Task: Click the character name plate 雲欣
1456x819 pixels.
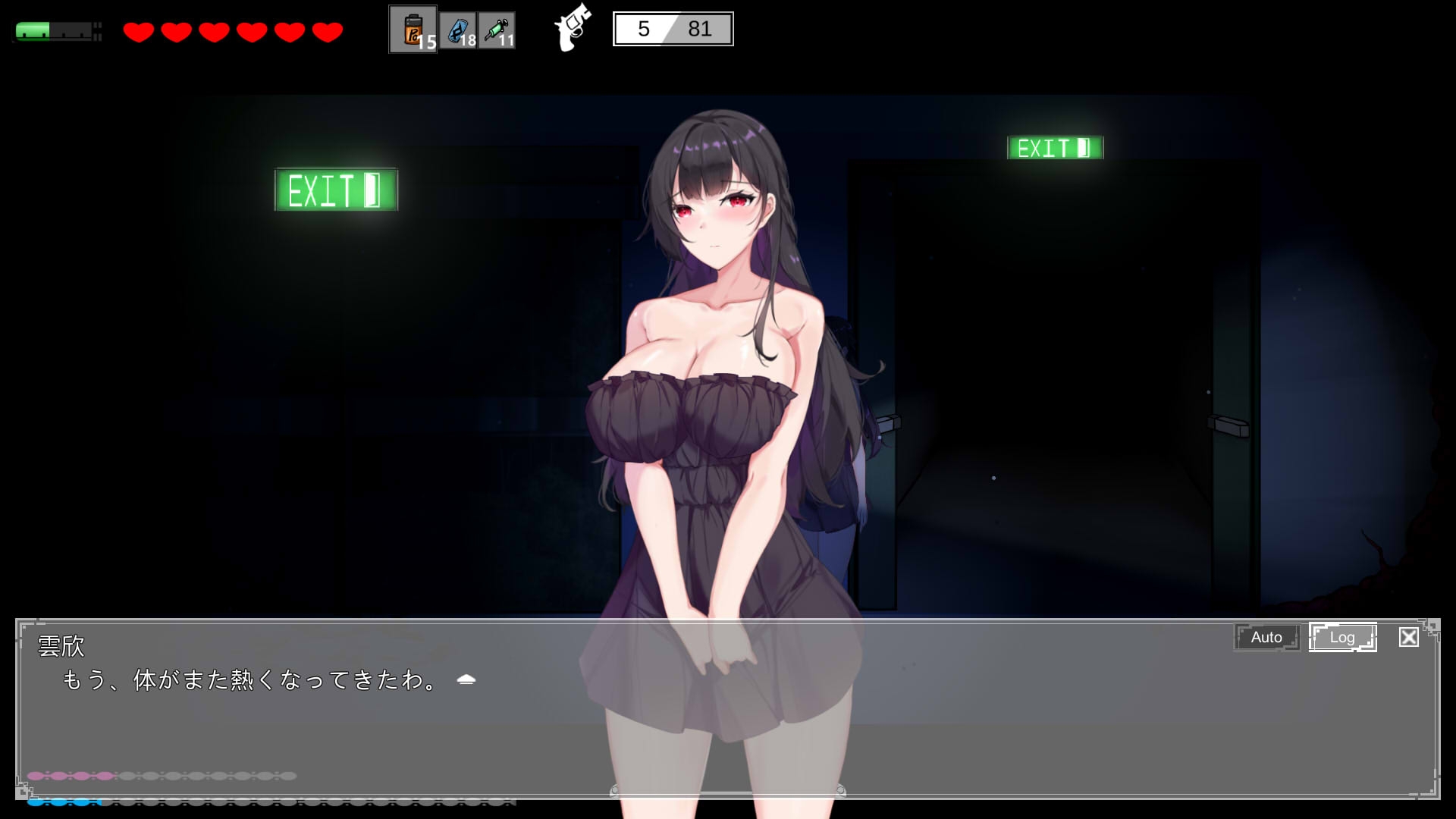Action: coord(60,645)
